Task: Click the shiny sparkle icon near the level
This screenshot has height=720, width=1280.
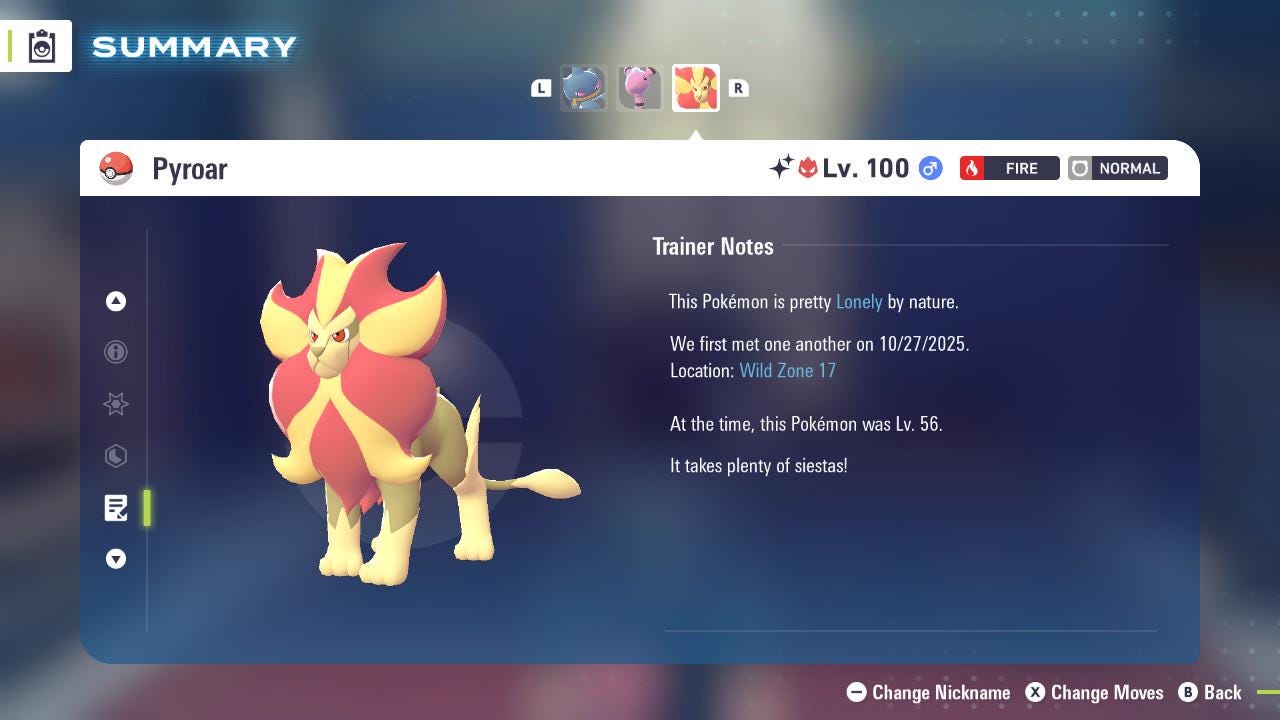Action: tap(783, 168)
